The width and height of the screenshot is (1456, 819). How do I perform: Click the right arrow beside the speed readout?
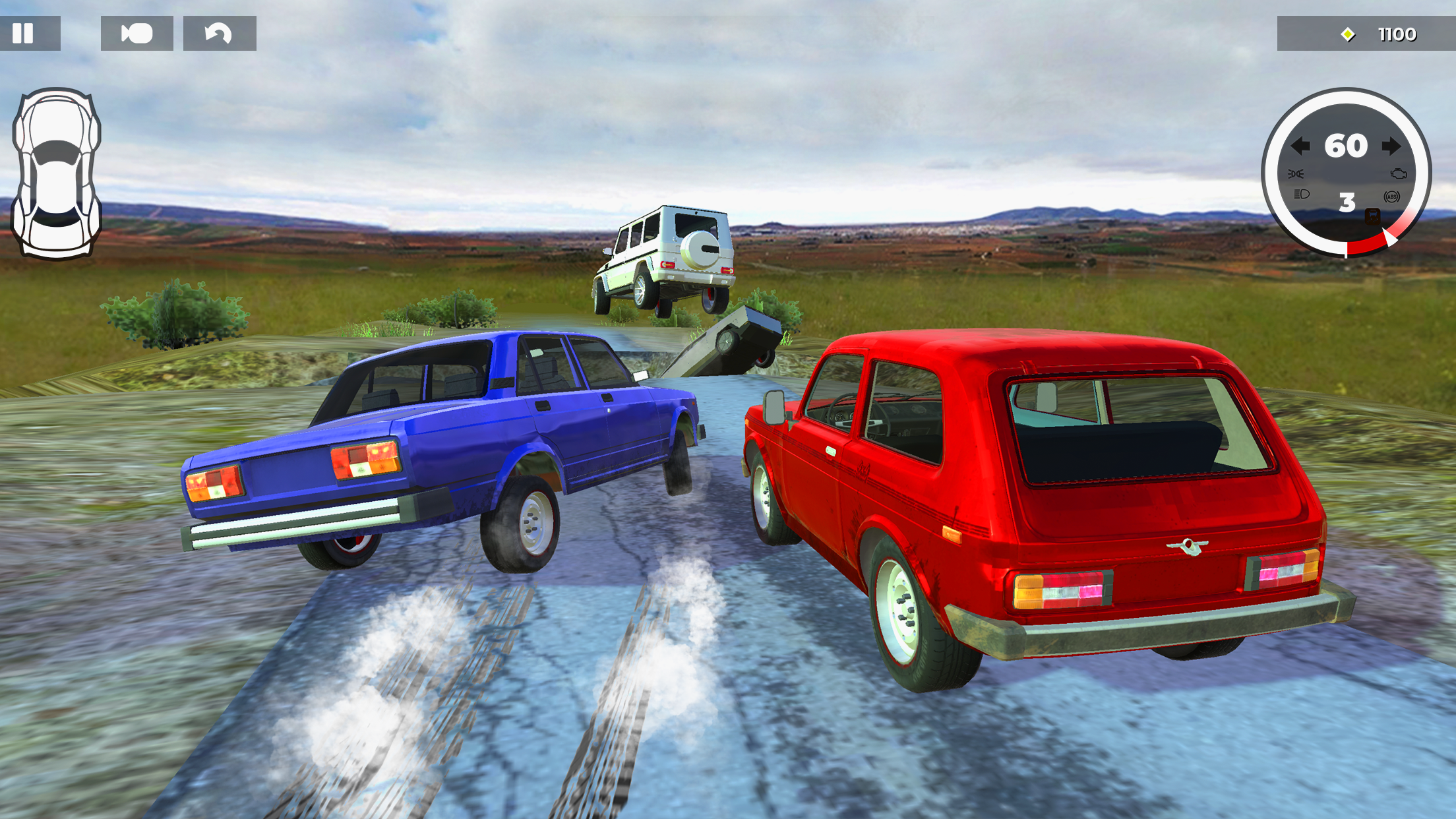pos(1392,146)
